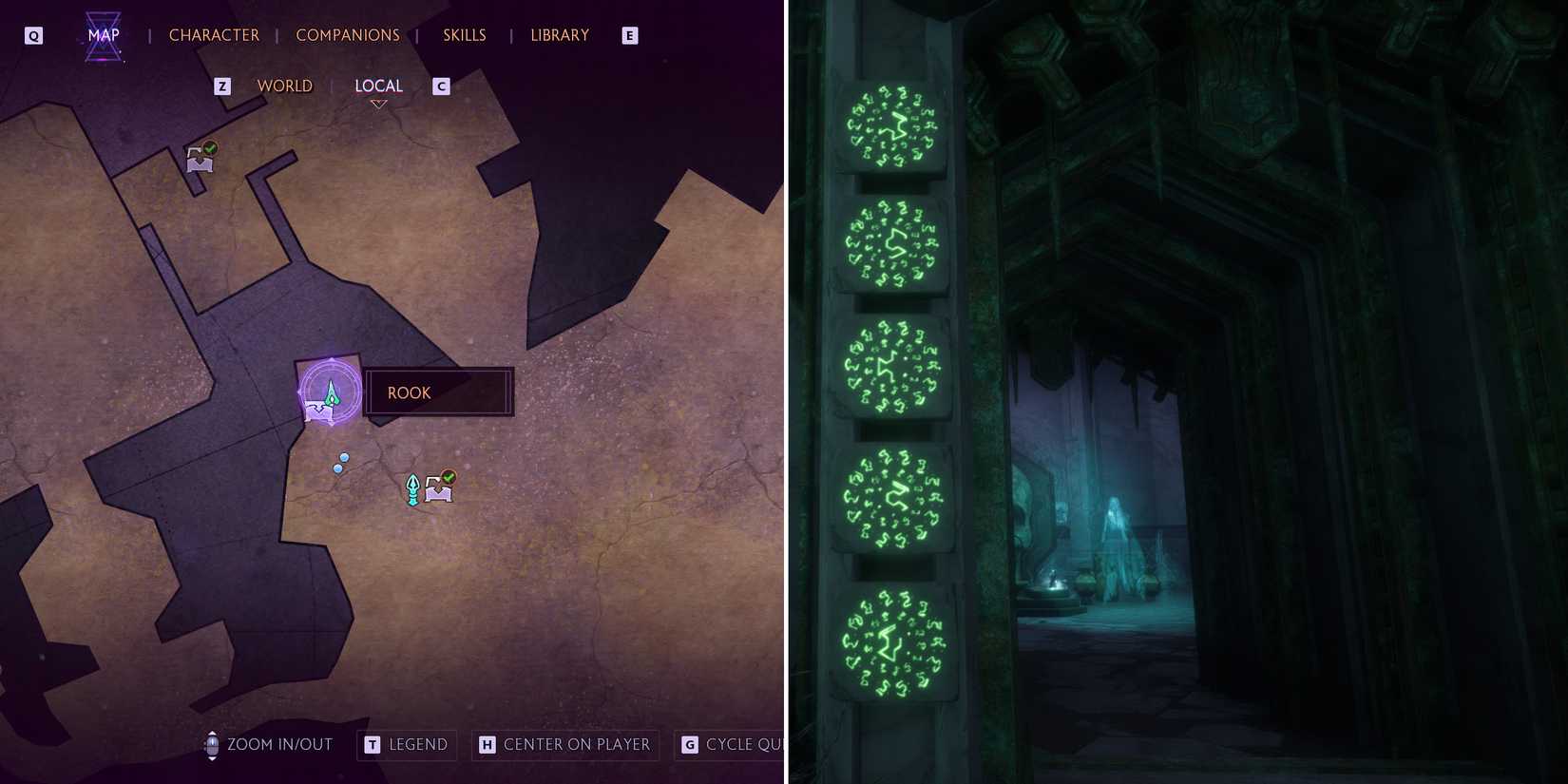
Task: Click the Q keybind icon beside MAP
Action: 33,33
